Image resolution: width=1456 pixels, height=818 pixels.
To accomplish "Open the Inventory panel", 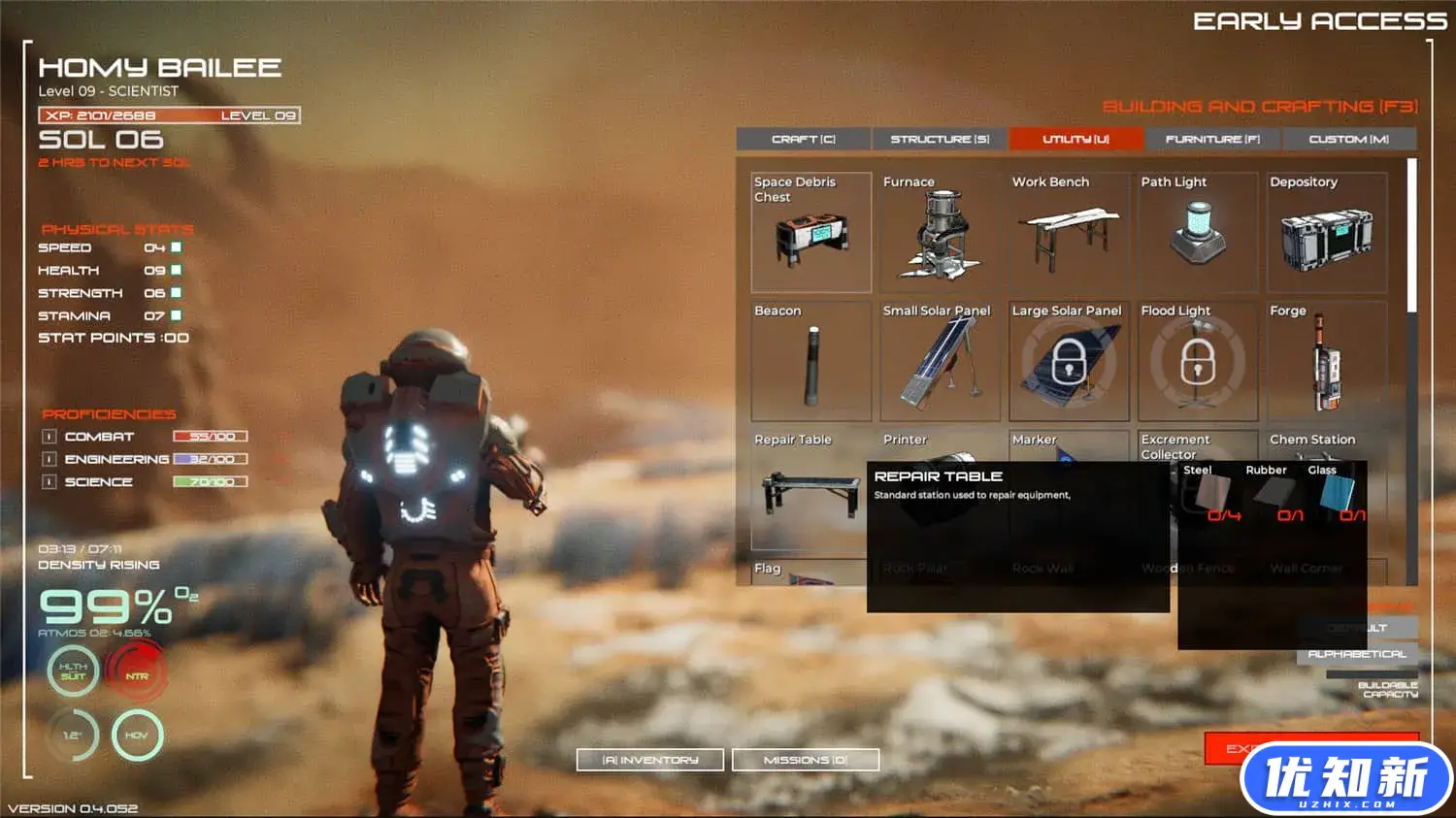I will (650, 760).
